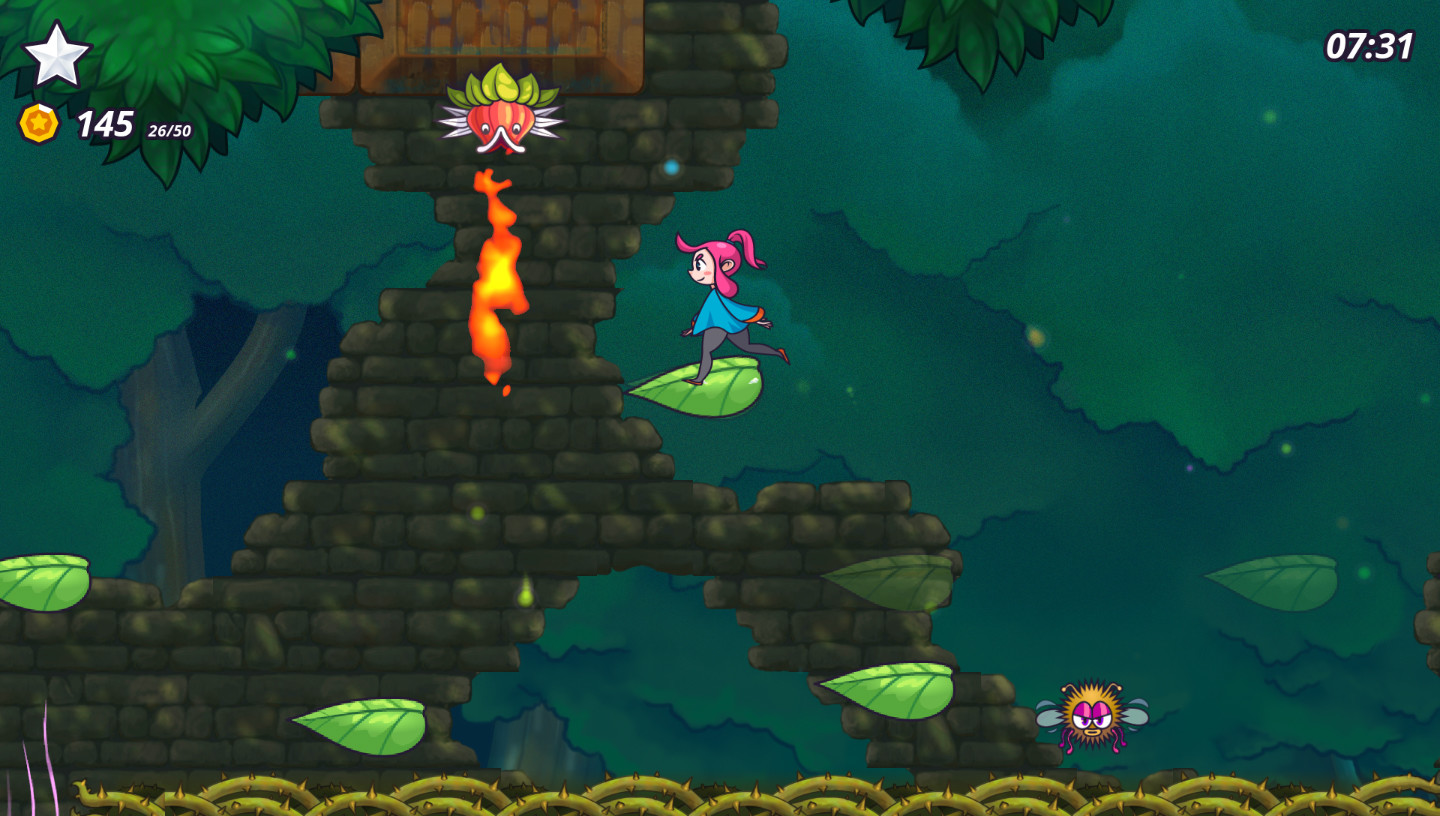Click the flame hazard below the turnip
This screenshot has height=816, width=1440.
click(495, 280)
